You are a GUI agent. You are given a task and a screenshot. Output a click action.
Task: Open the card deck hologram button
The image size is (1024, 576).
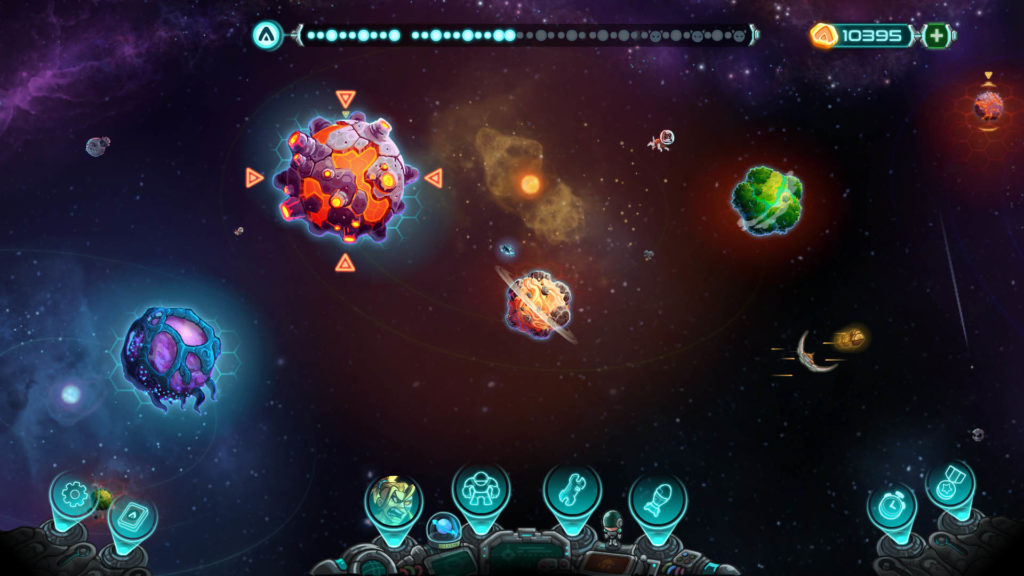point(129,516)
